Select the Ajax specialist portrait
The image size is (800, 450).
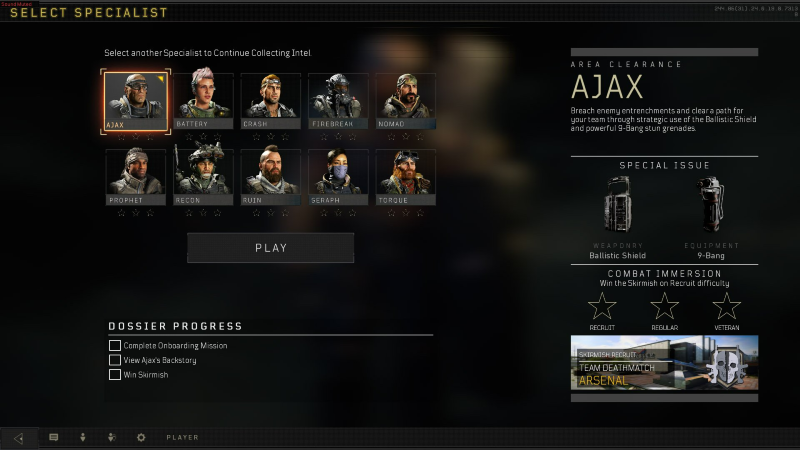[136, 101]
